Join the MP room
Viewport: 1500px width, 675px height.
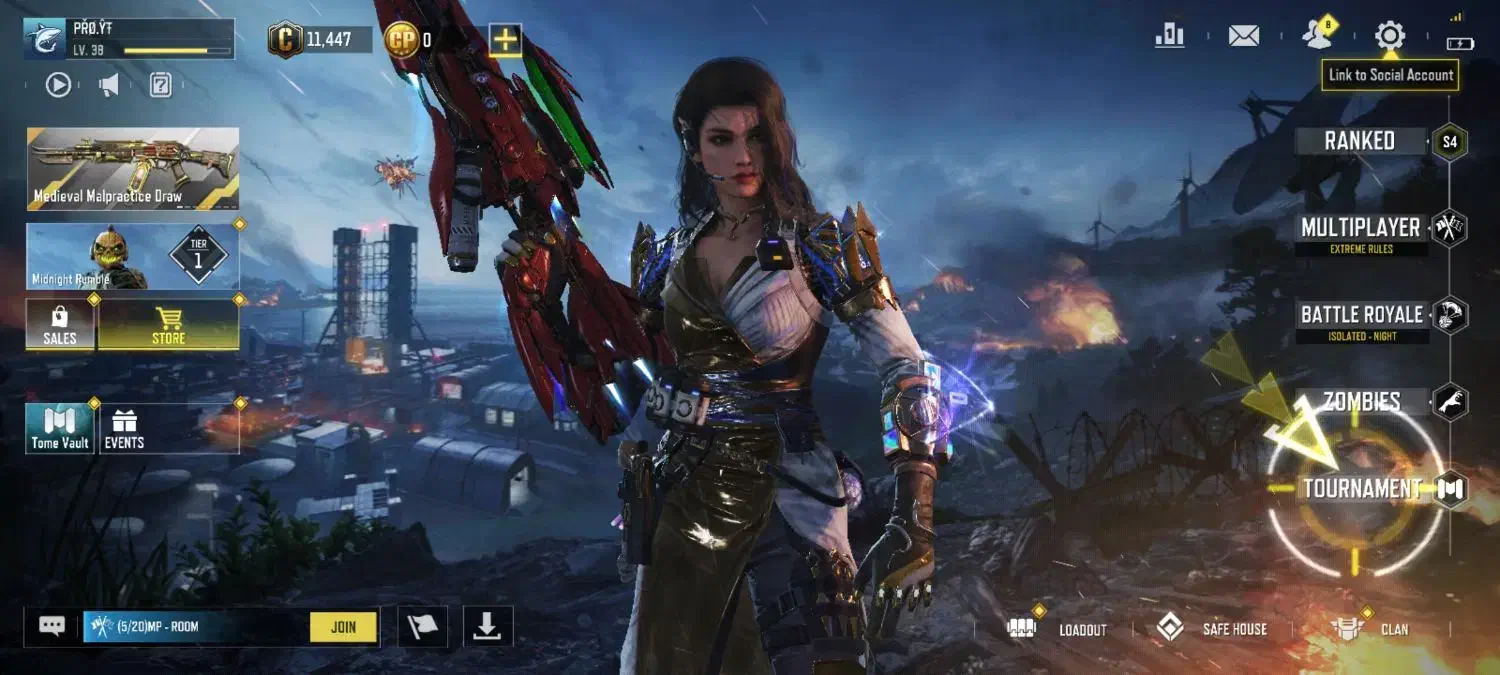pos(343,627)
